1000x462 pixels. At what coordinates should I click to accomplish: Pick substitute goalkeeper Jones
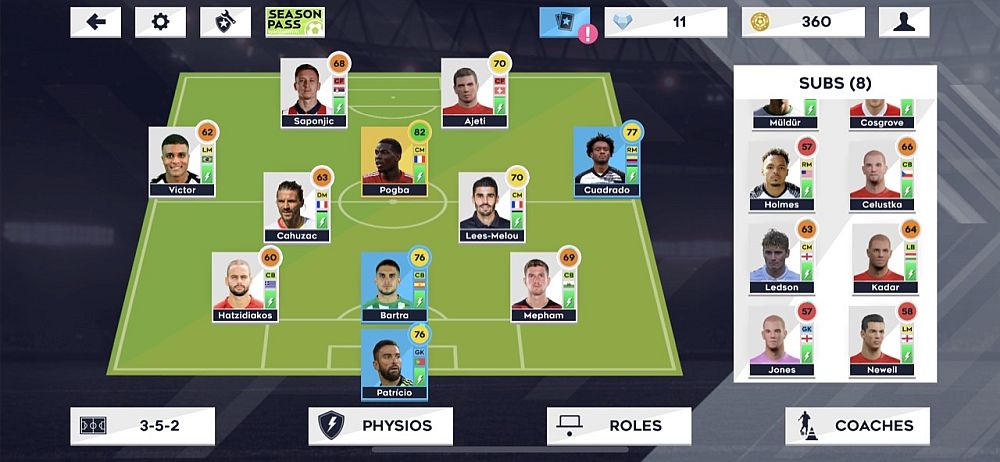(x=780, y=340)
